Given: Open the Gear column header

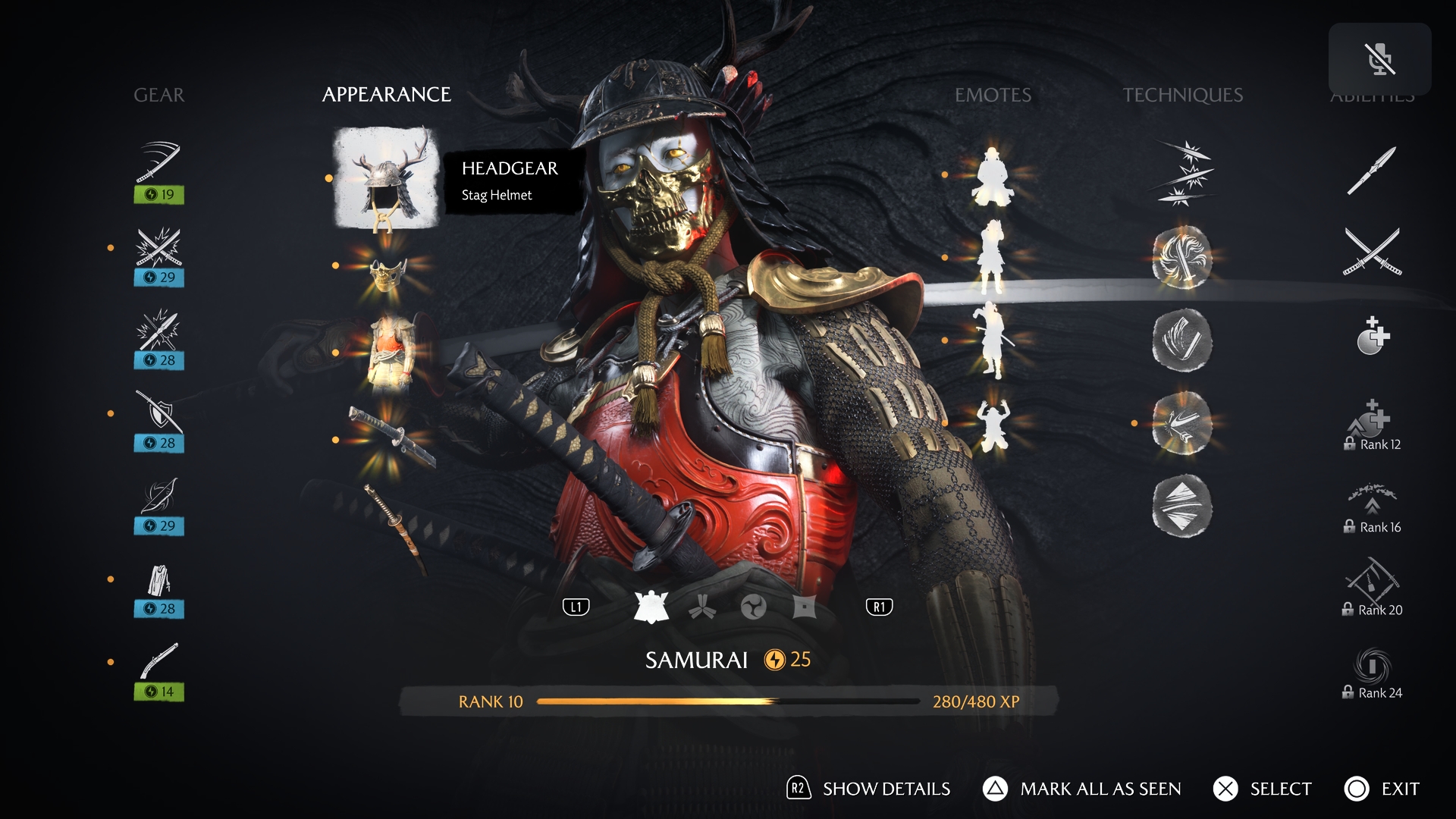Looking at the screenshot, I should click(159, 95).
